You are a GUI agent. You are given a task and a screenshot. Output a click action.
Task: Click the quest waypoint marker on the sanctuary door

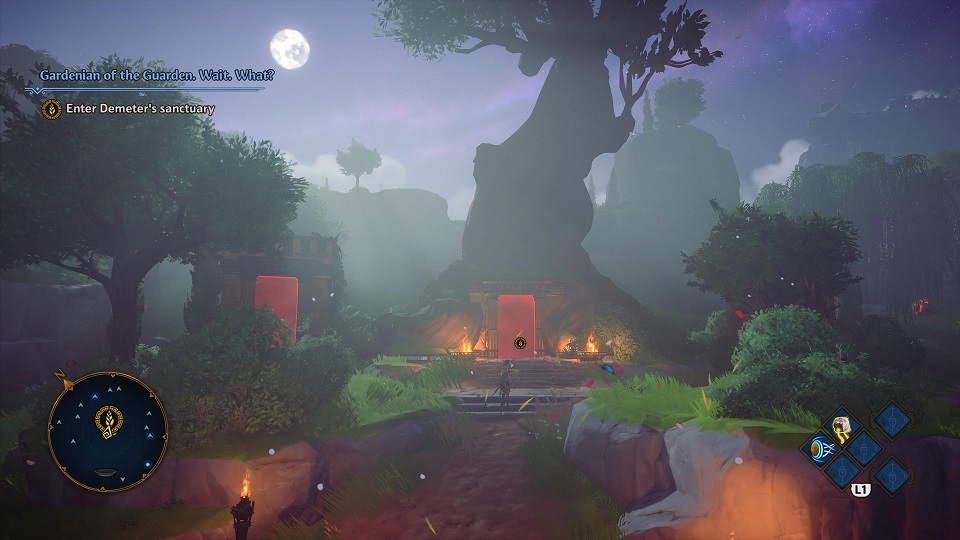[520, 343]
